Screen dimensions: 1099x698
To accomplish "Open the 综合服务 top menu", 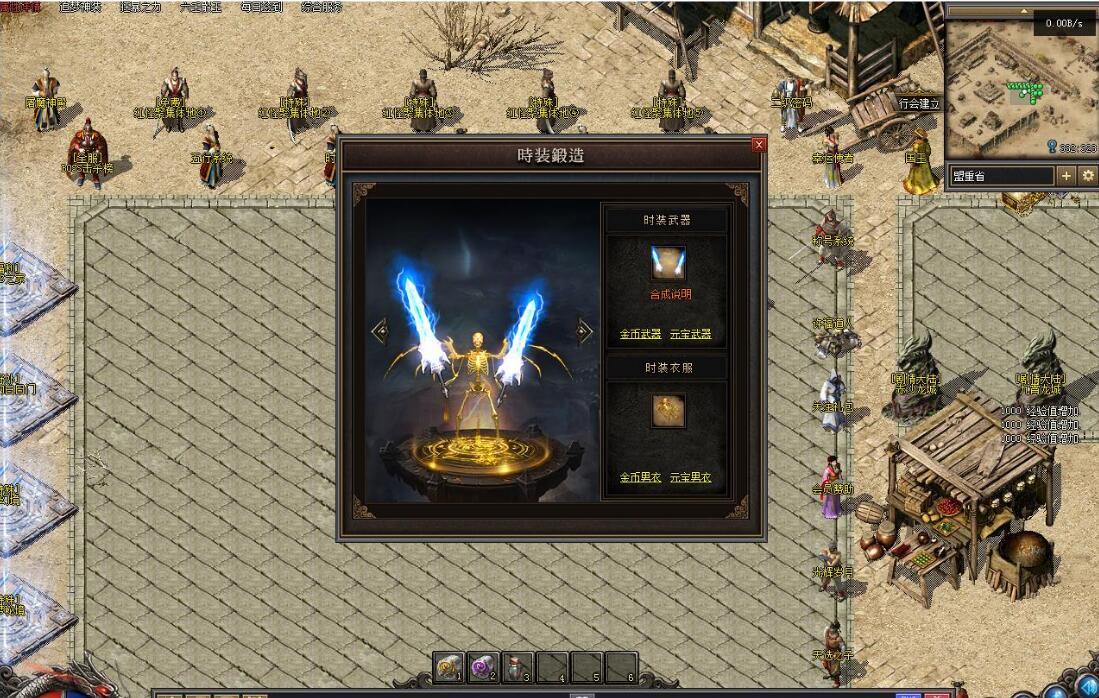I will coord(321,7).
